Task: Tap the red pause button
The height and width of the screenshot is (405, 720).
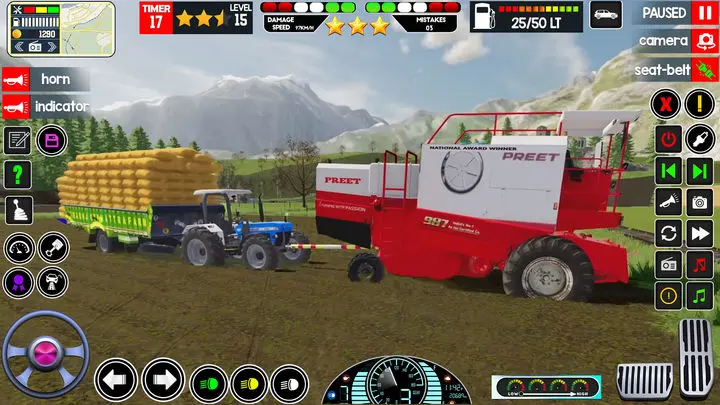Action: pos(705,13)
